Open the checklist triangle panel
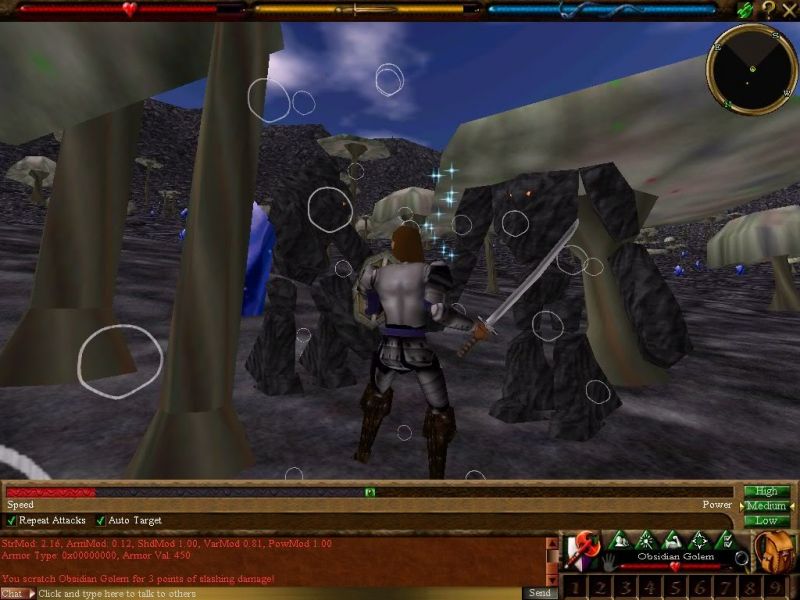This screenshot has width=800, height=600. [726, 541]
